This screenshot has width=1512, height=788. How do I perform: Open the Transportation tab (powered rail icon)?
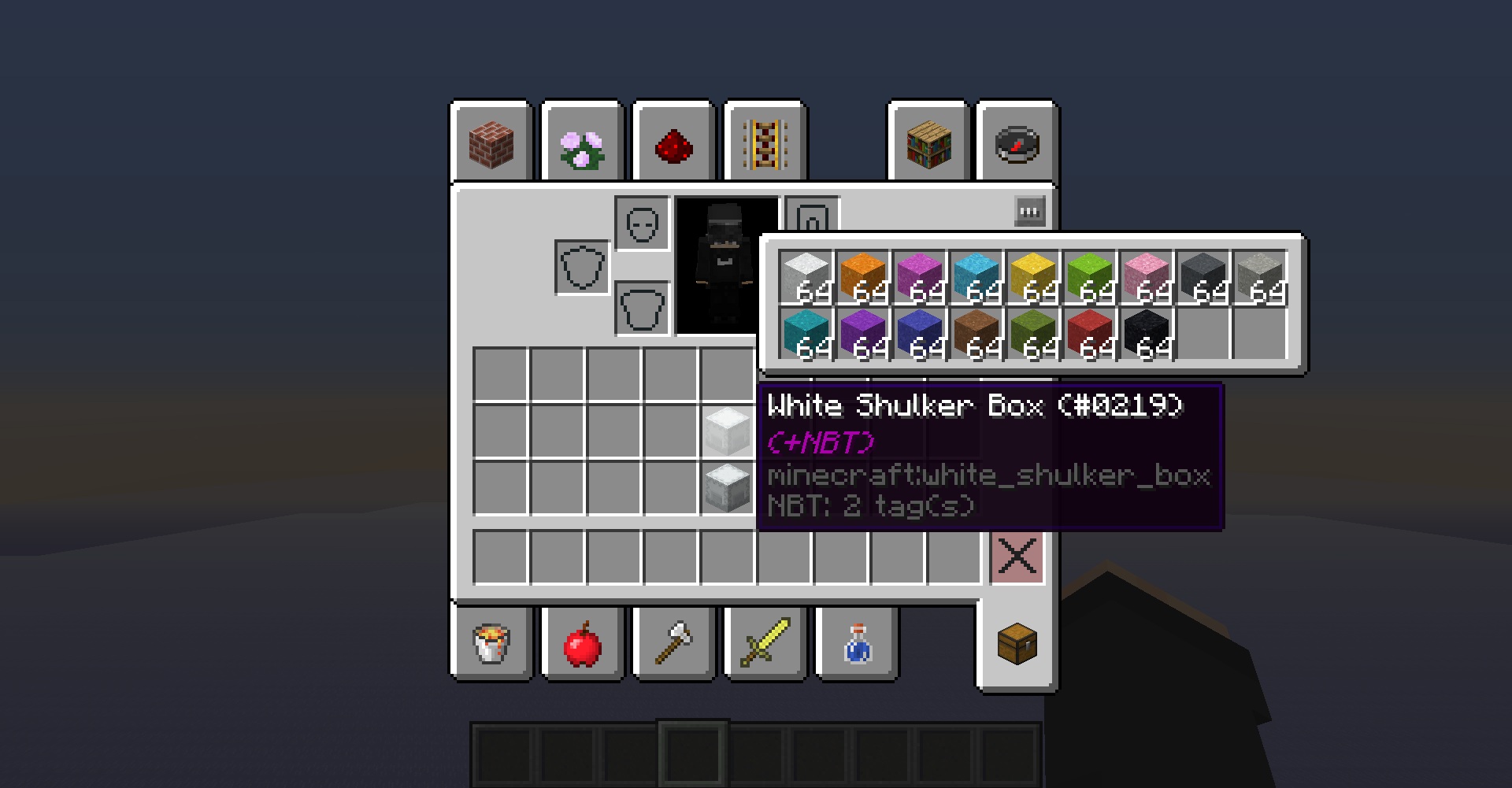(765, 142)
